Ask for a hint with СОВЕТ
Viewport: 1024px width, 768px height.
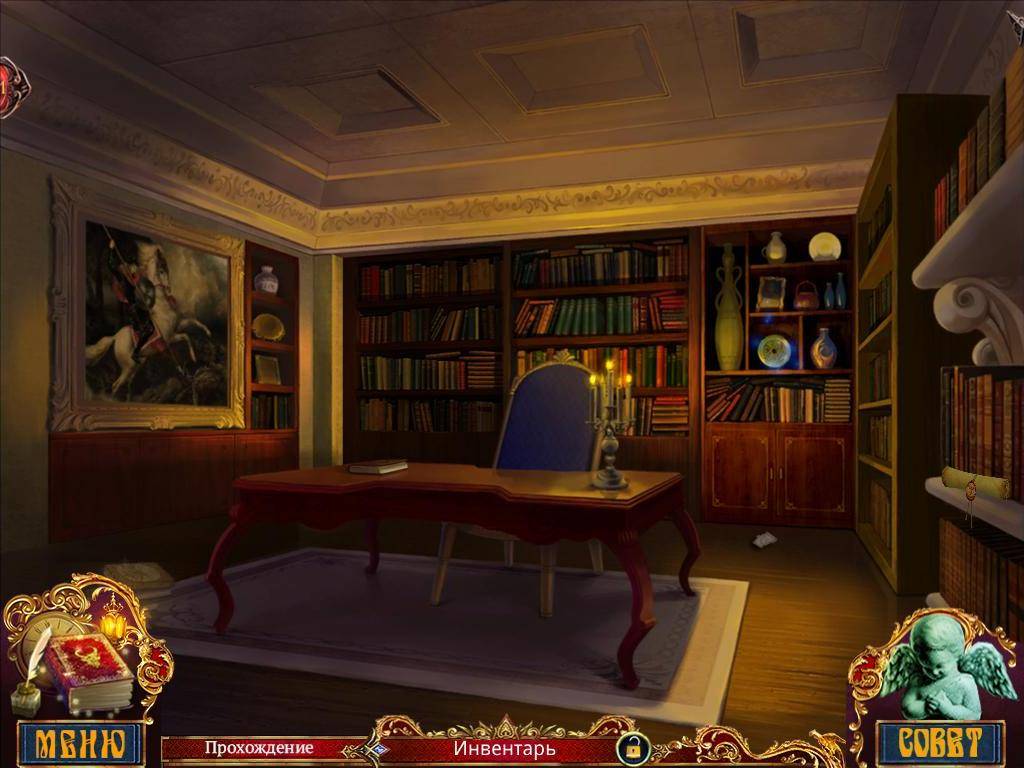tap(936, 742)
